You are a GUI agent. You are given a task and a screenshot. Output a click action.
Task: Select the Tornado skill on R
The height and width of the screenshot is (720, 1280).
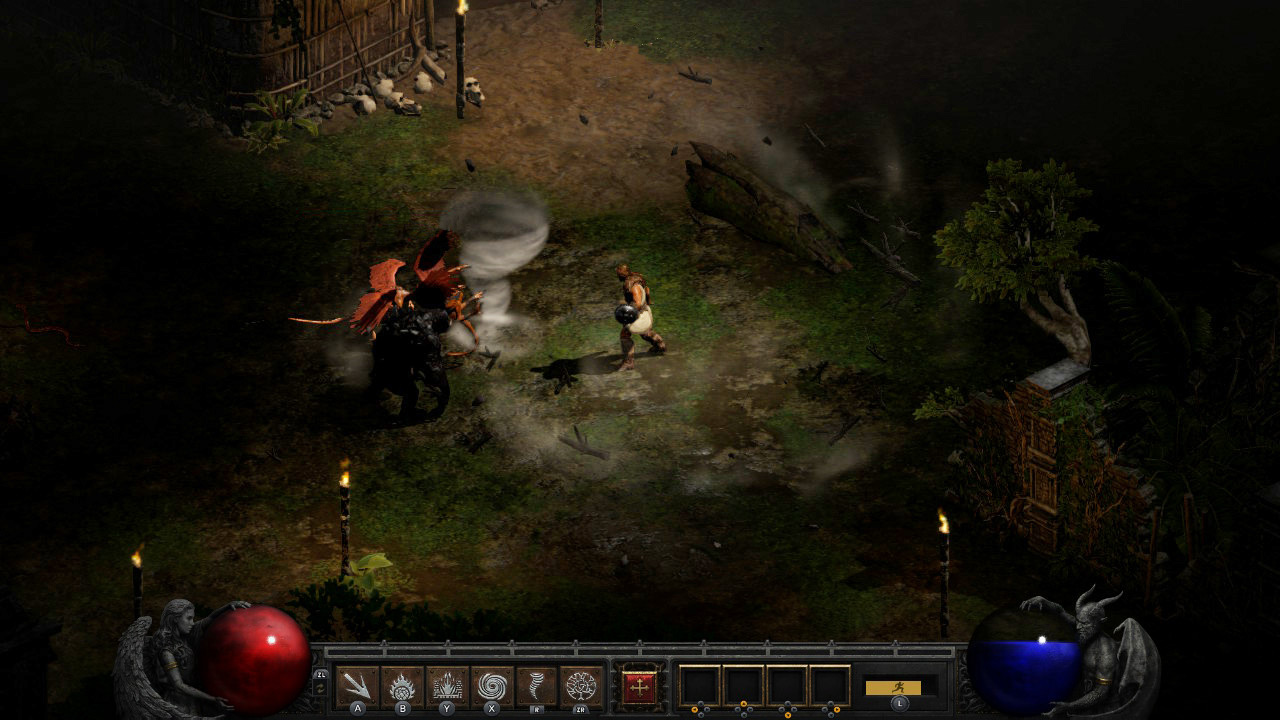click(x=534, y=685)
